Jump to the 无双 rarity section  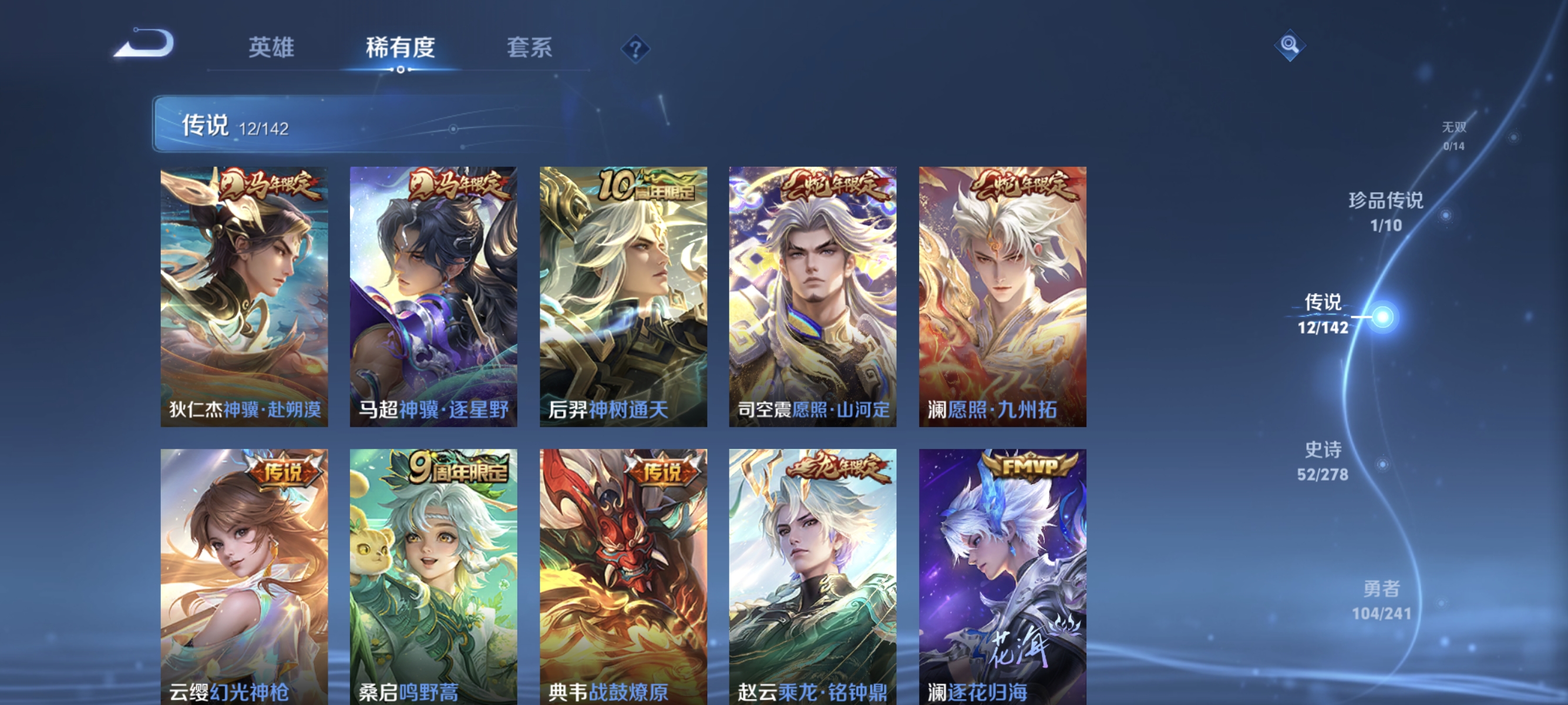point(1453,137)
